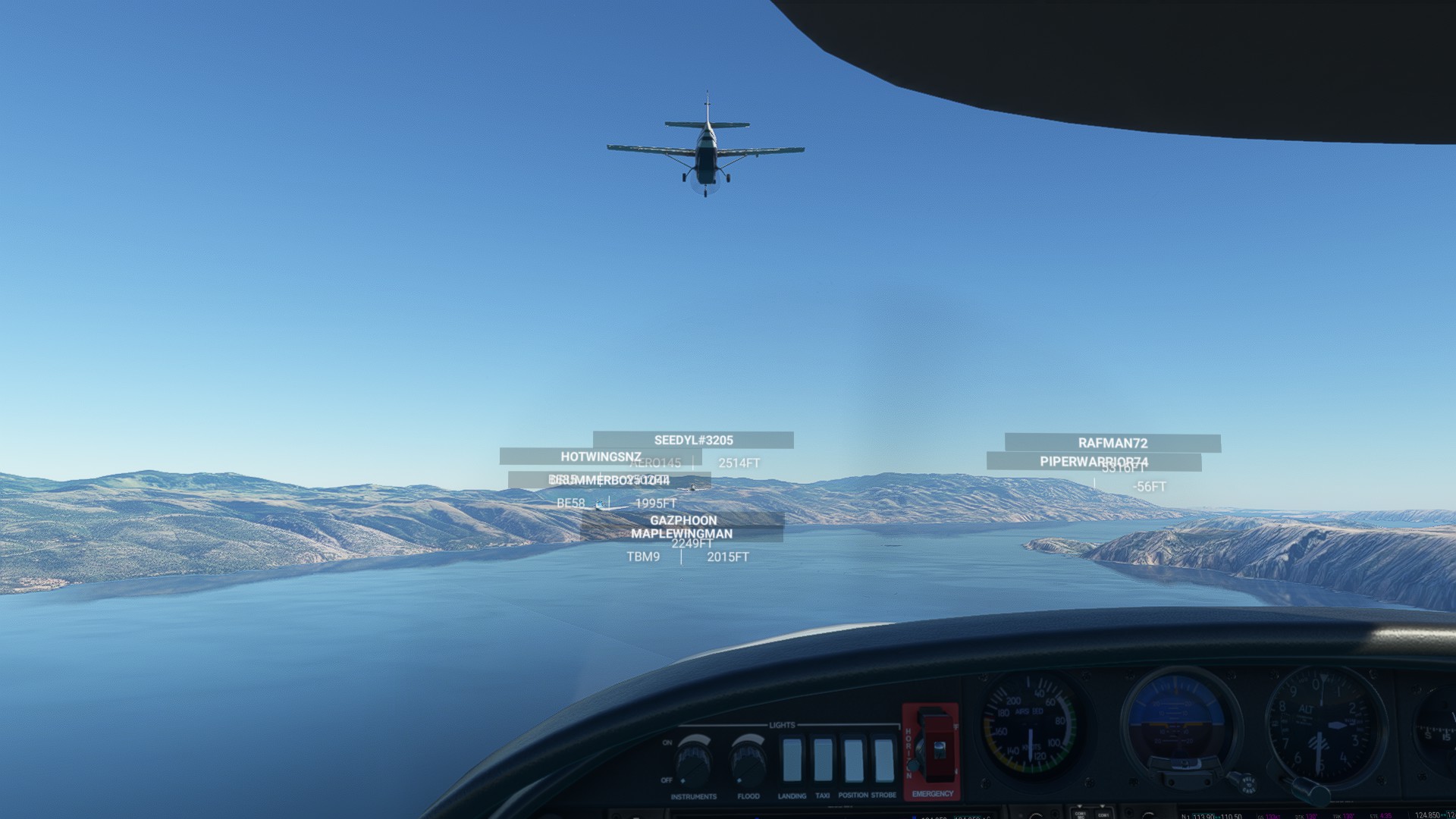Screen dimensions: 1456x819
Task: Switch the STROBE light off
Action: [884, 758]
